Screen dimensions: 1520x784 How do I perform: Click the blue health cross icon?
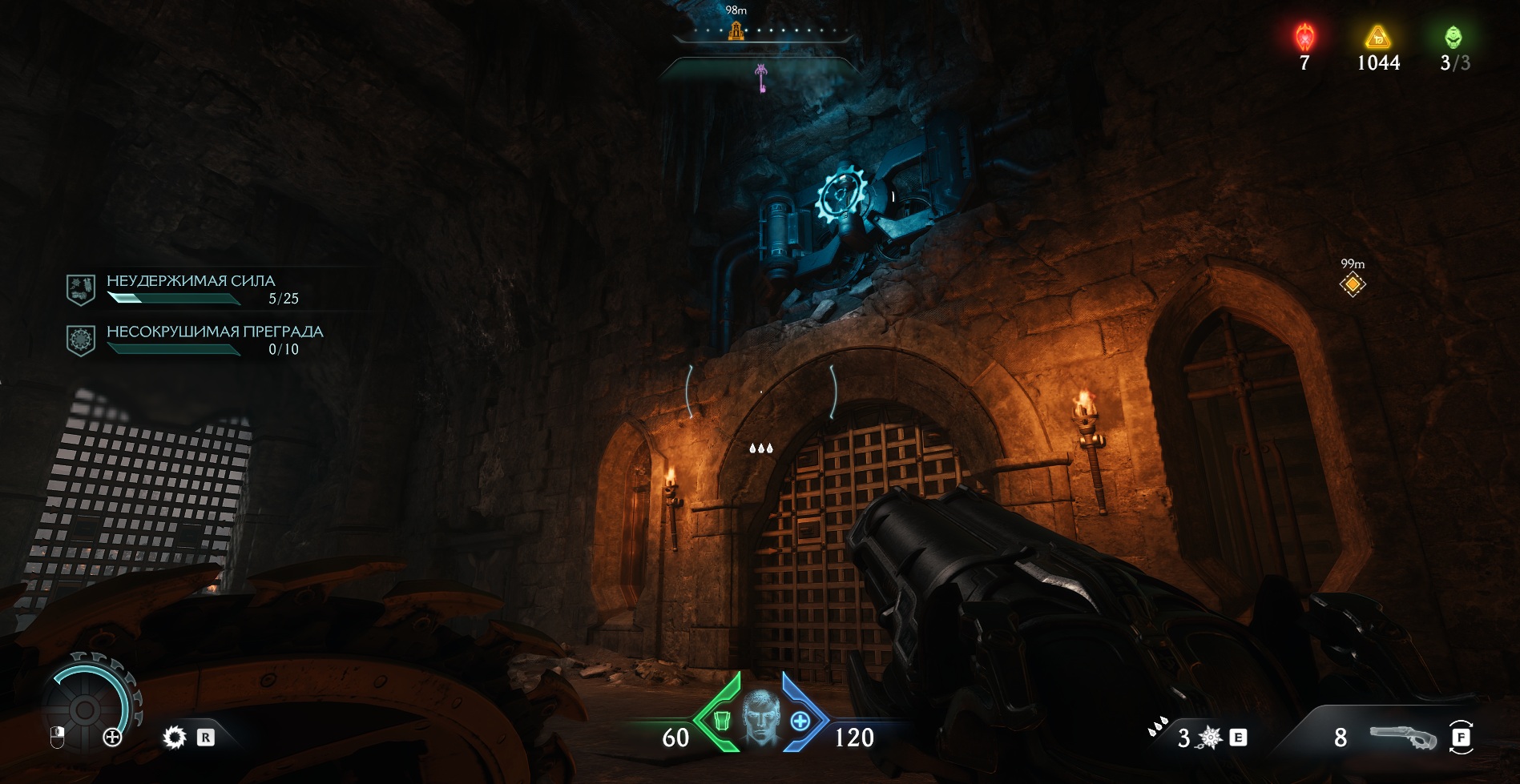pos(800,721)
